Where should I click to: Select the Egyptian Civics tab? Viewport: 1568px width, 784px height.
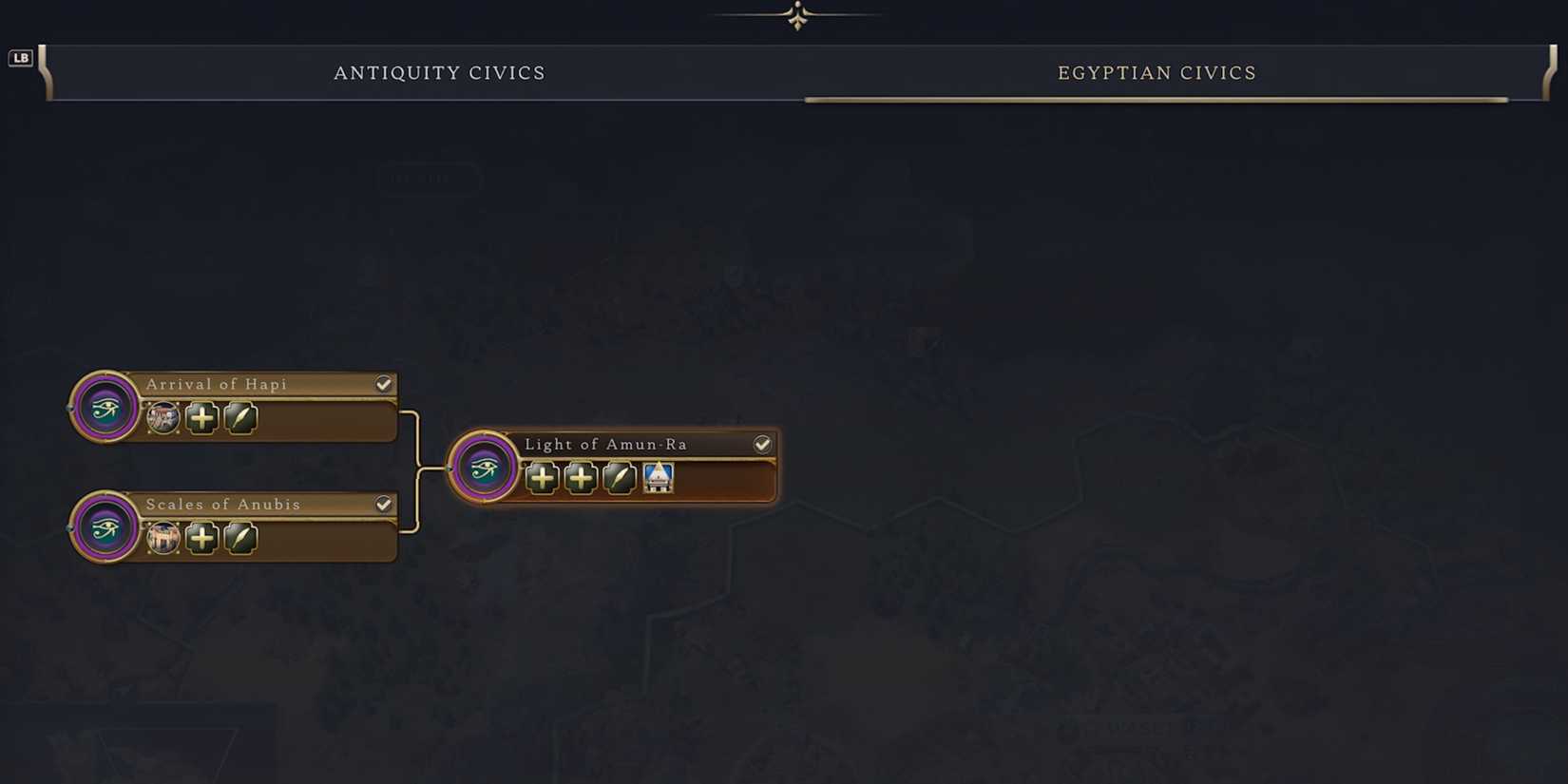coord(1156,72)
